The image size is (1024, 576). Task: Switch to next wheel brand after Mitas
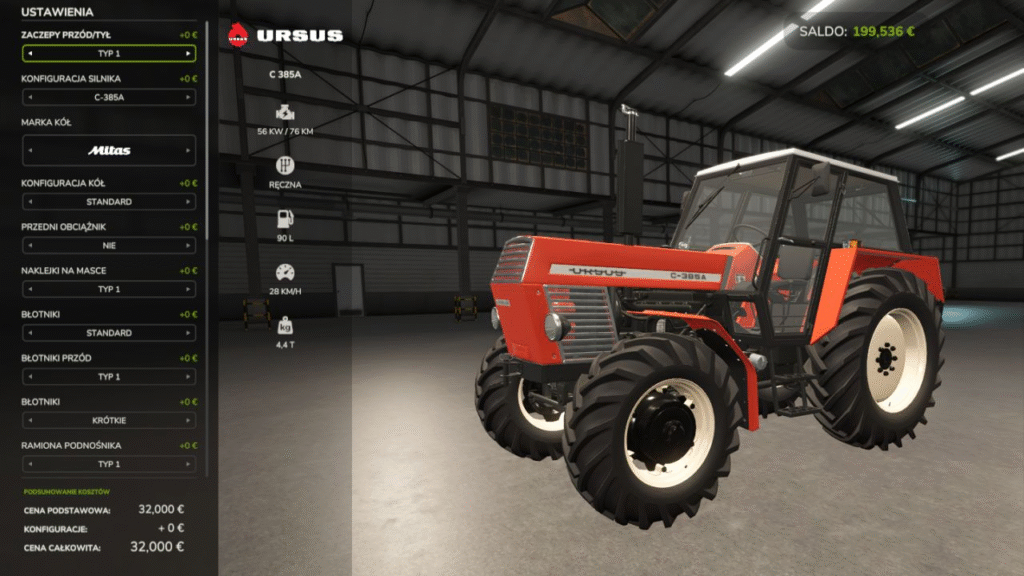188,151
